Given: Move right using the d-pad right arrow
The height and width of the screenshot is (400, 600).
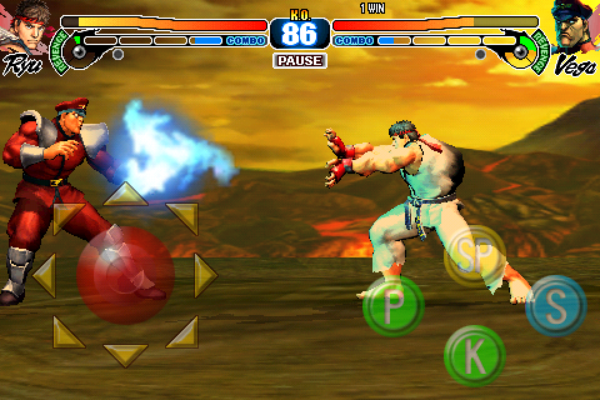Looking at the screenshot, I should 205,275.
